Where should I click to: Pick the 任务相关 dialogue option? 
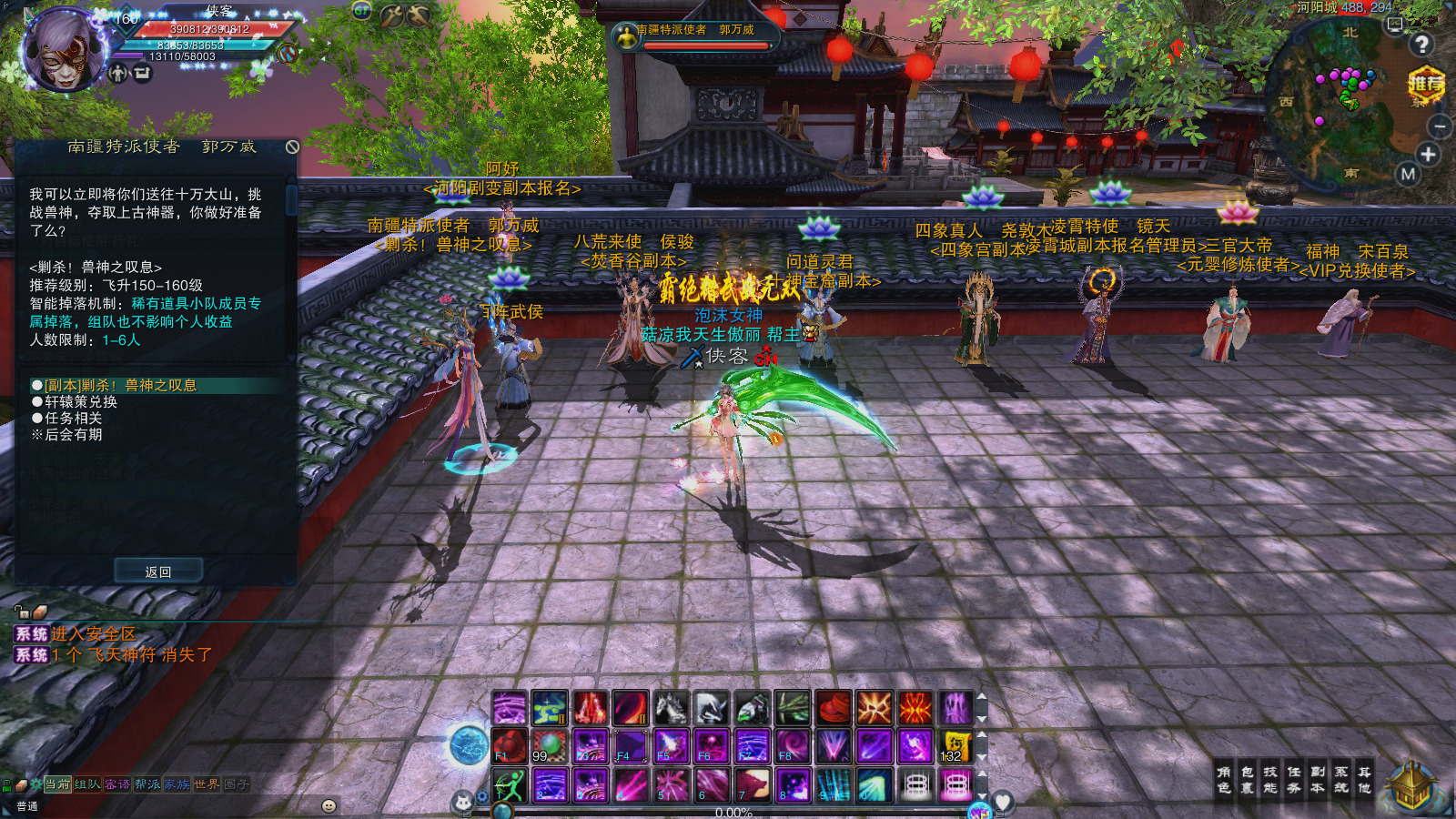point(73,418)
